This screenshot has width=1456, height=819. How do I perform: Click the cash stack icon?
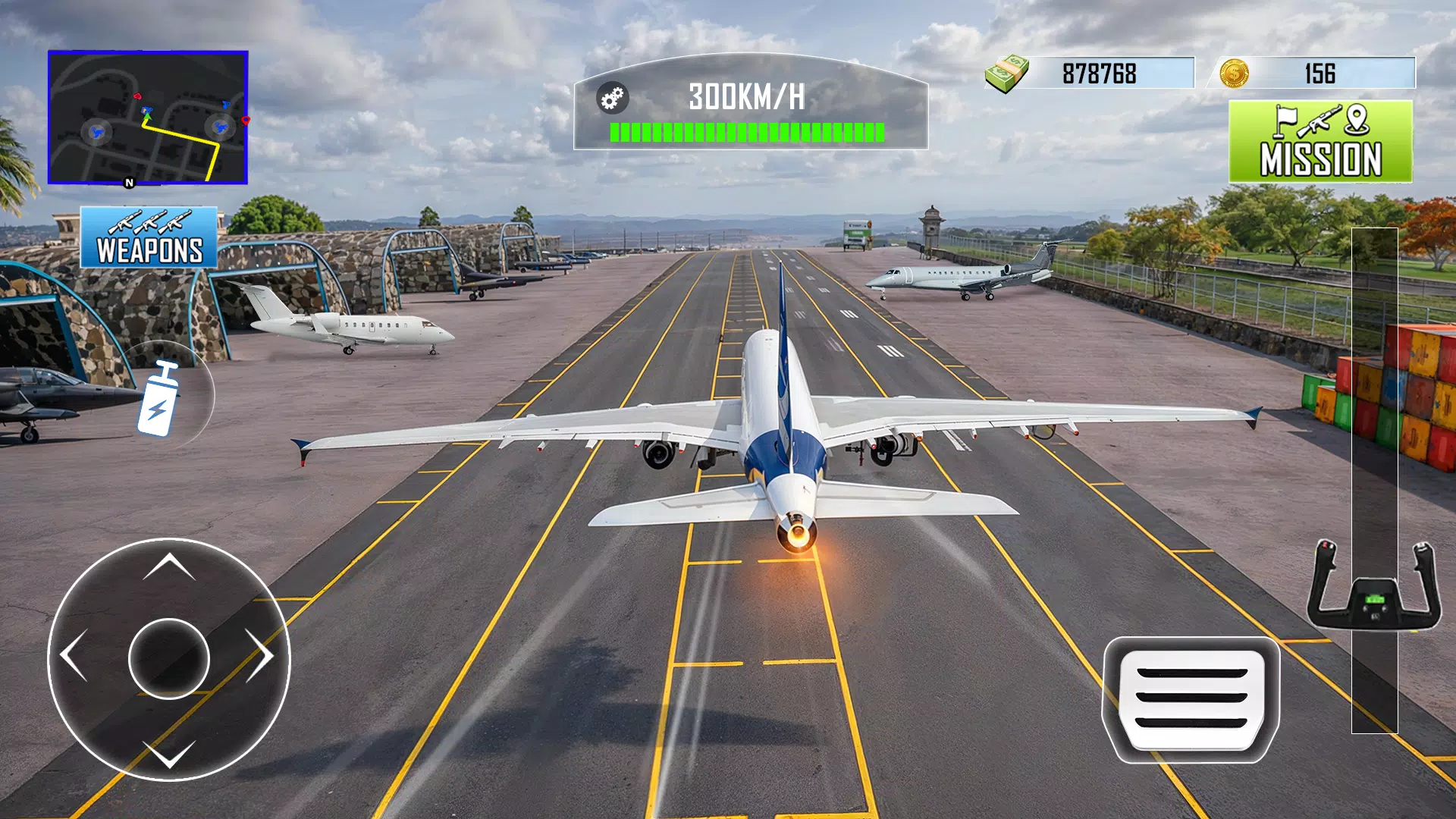click(1007, 74)
